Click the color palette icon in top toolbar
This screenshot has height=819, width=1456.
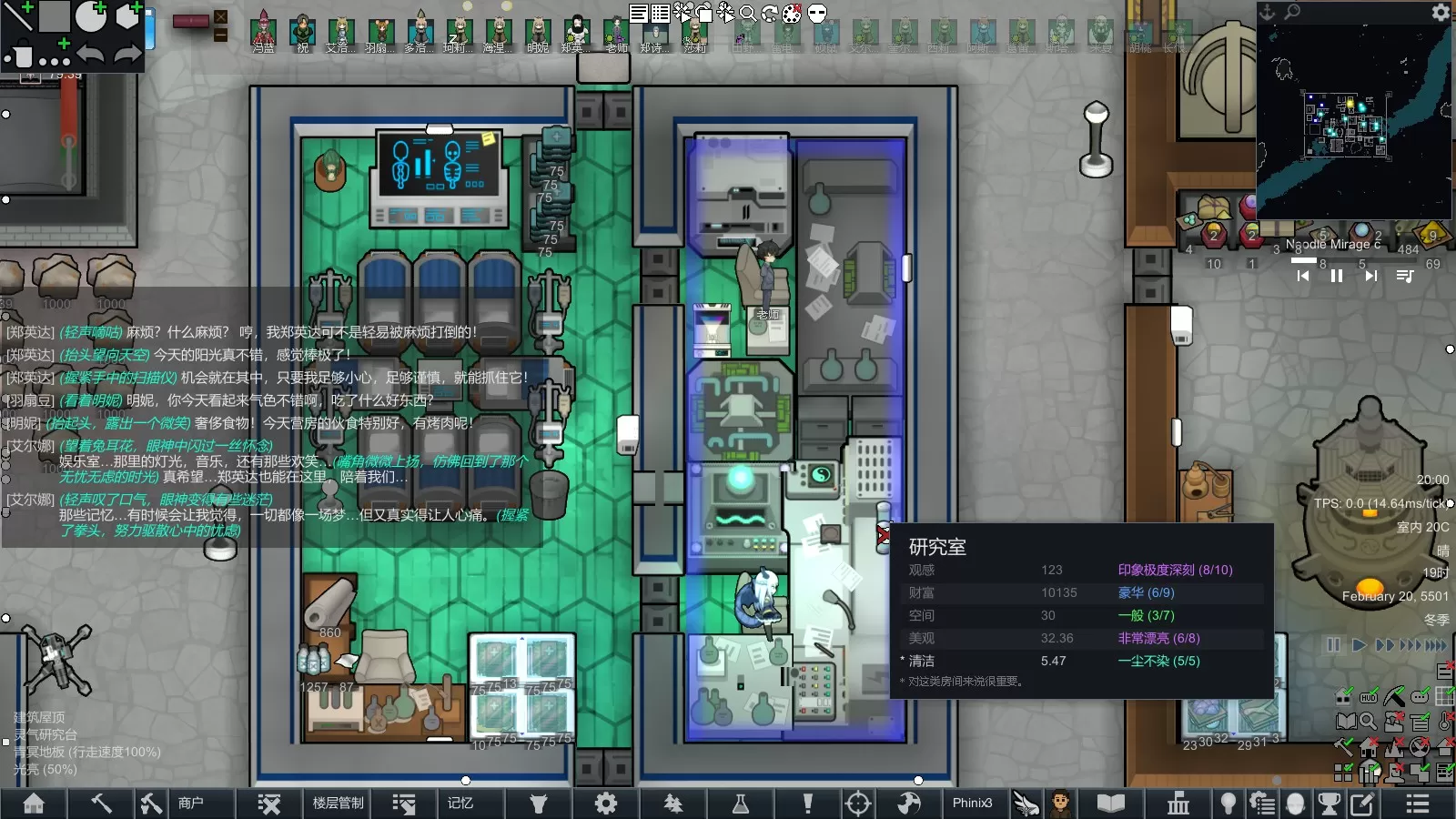[793, 13]
